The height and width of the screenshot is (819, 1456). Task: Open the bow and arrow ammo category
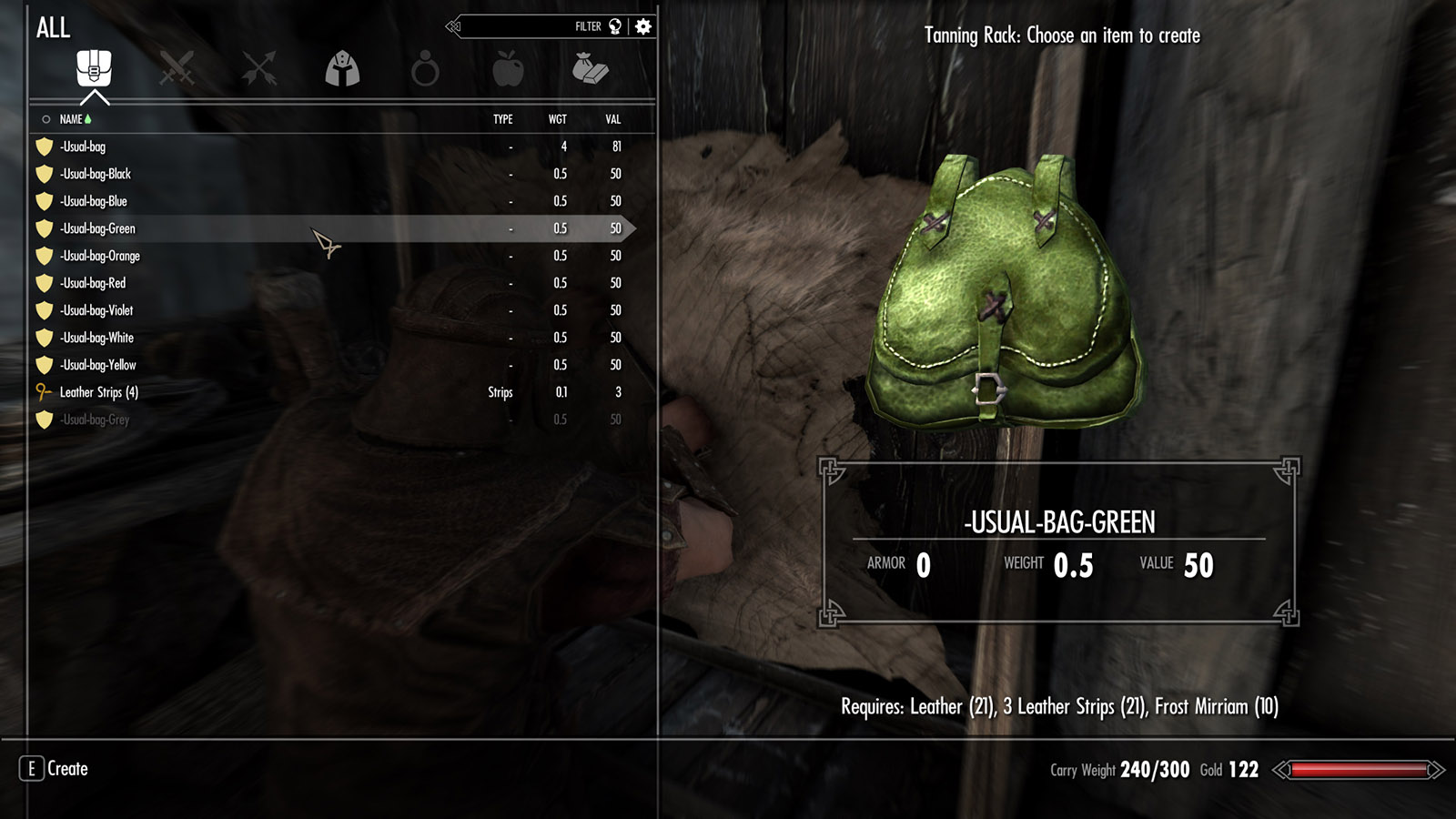click(259, 68)
